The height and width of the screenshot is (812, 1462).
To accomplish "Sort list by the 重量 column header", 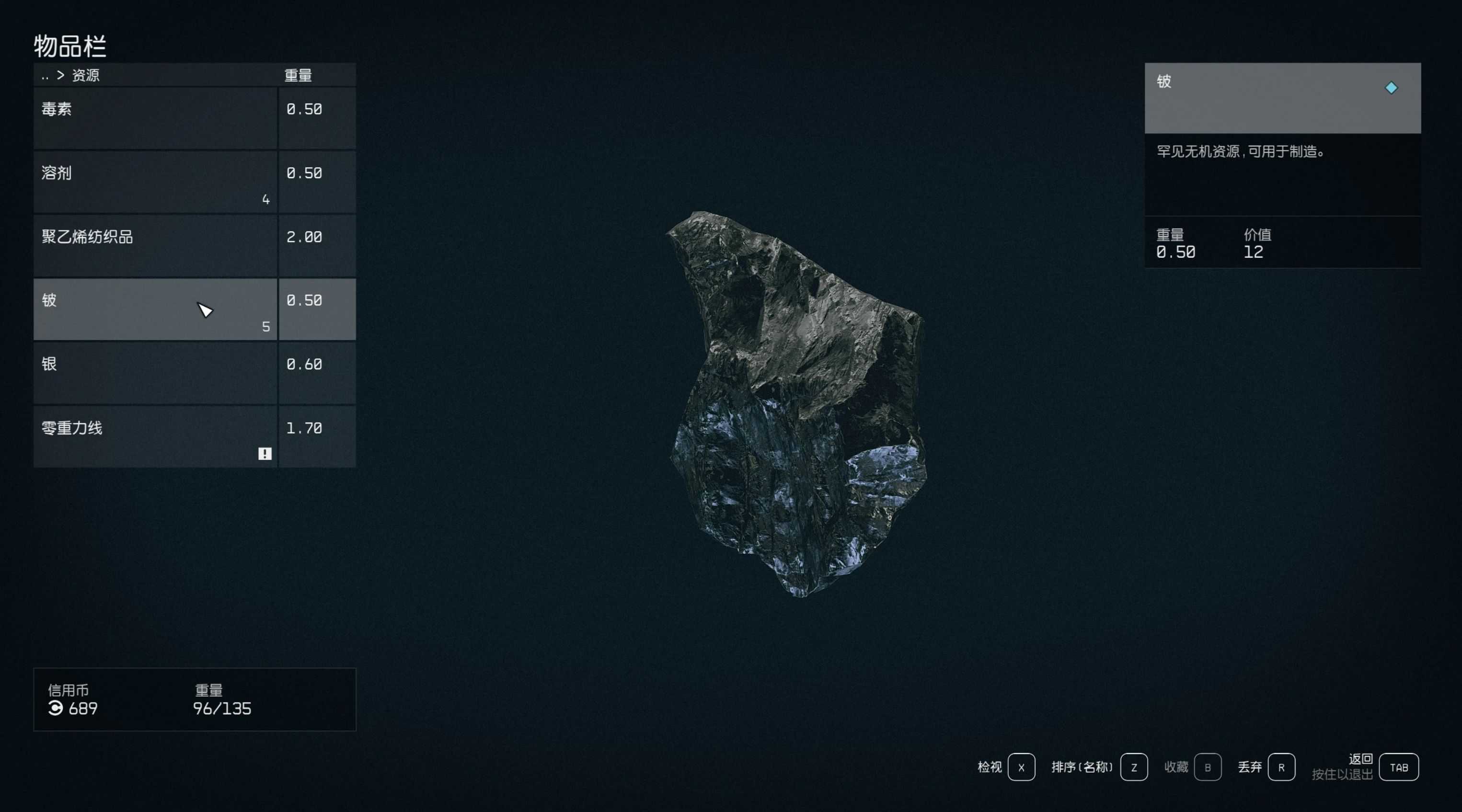I will (x=298, y=76).
